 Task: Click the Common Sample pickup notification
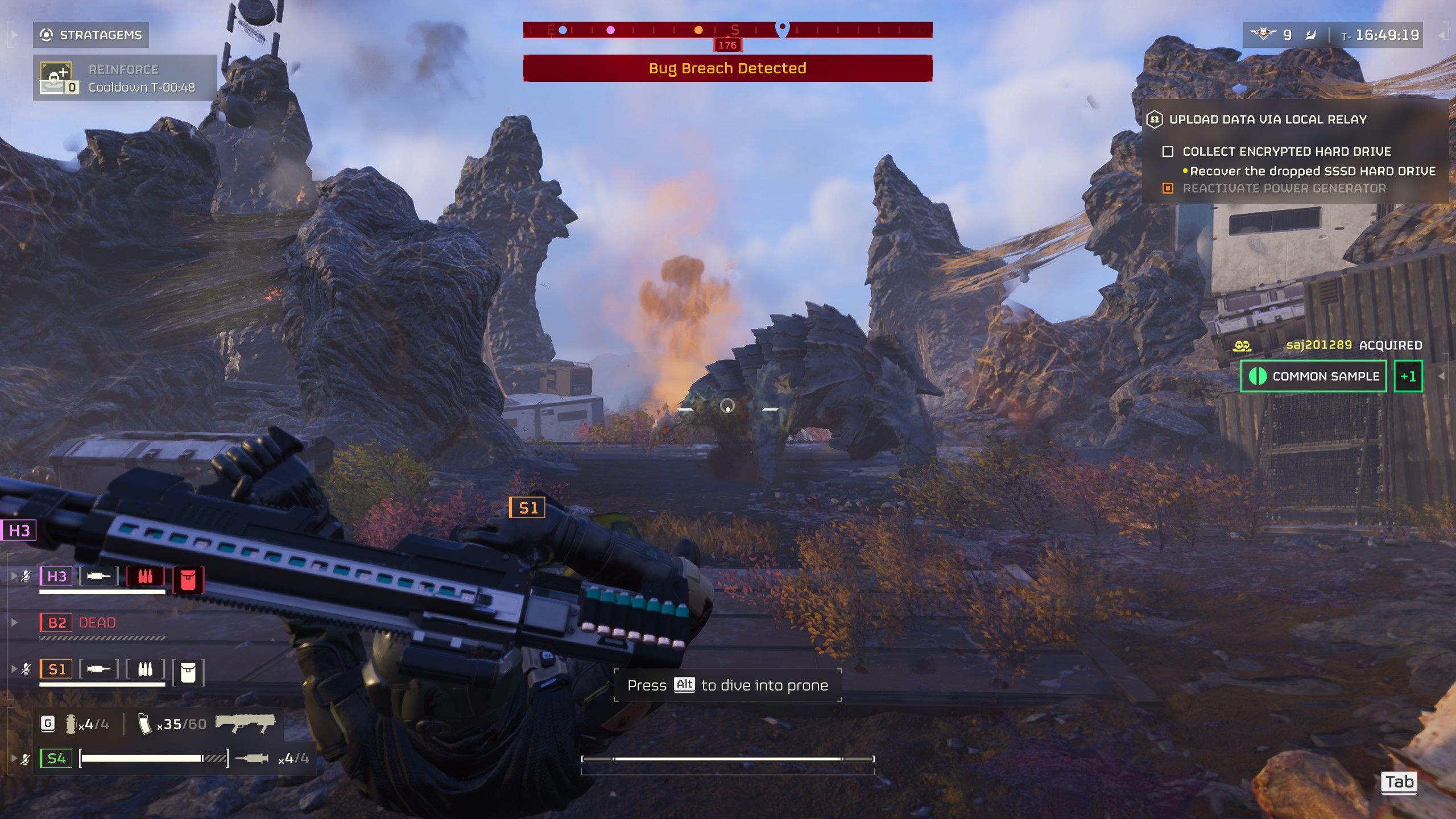coord(1314,376)
